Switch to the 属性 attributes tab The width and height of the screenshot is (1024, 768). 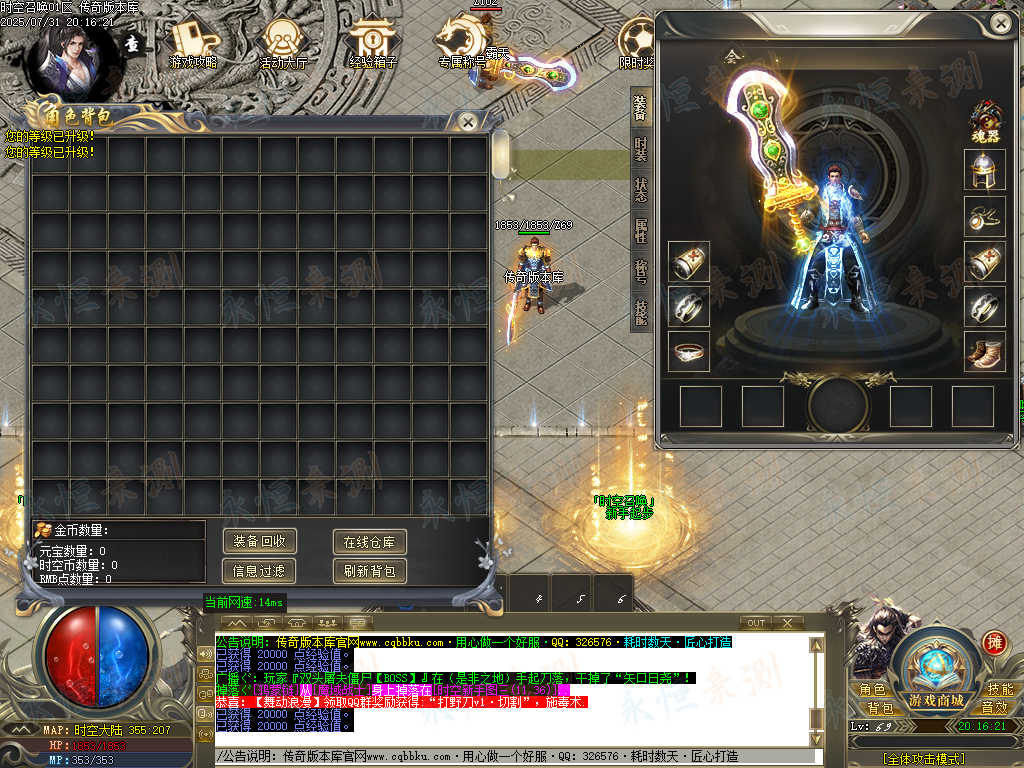coord(640,231)
